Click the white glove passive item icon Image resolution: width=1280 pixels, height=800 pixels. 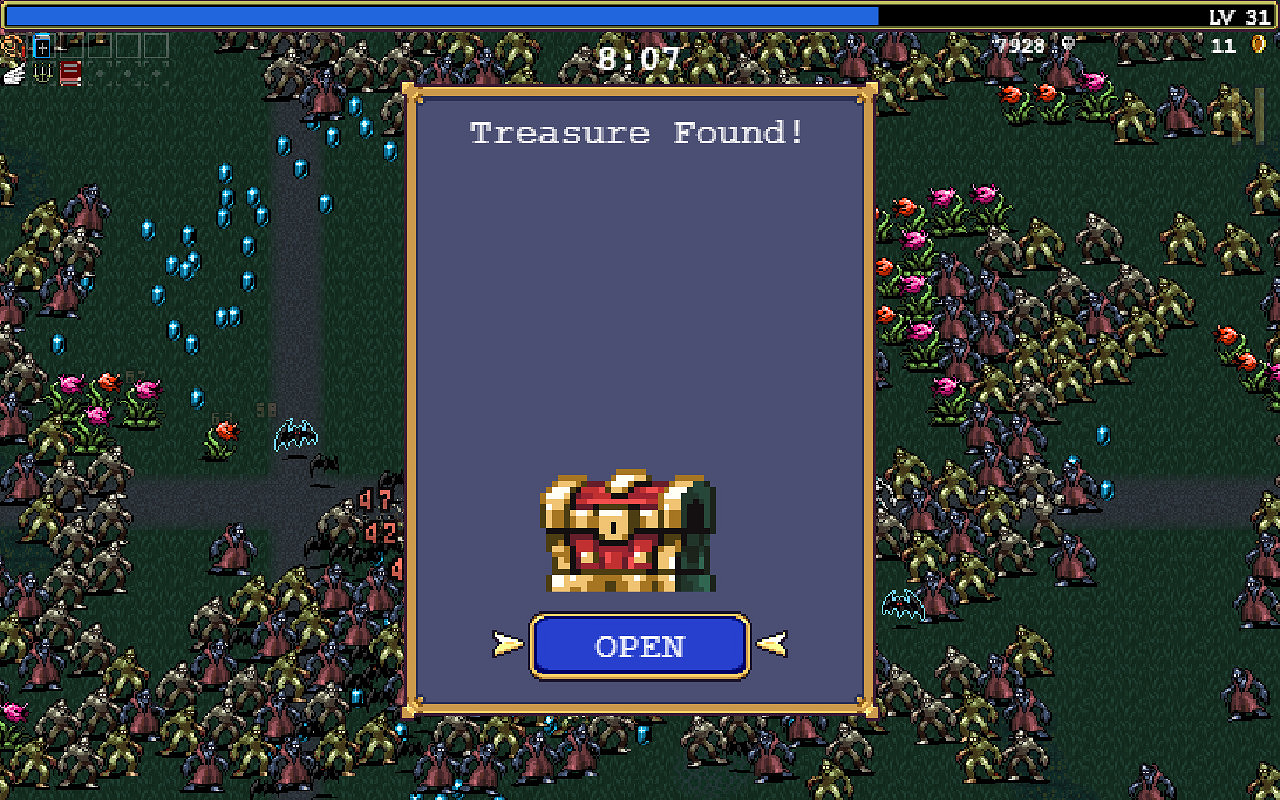pos(12,74)
